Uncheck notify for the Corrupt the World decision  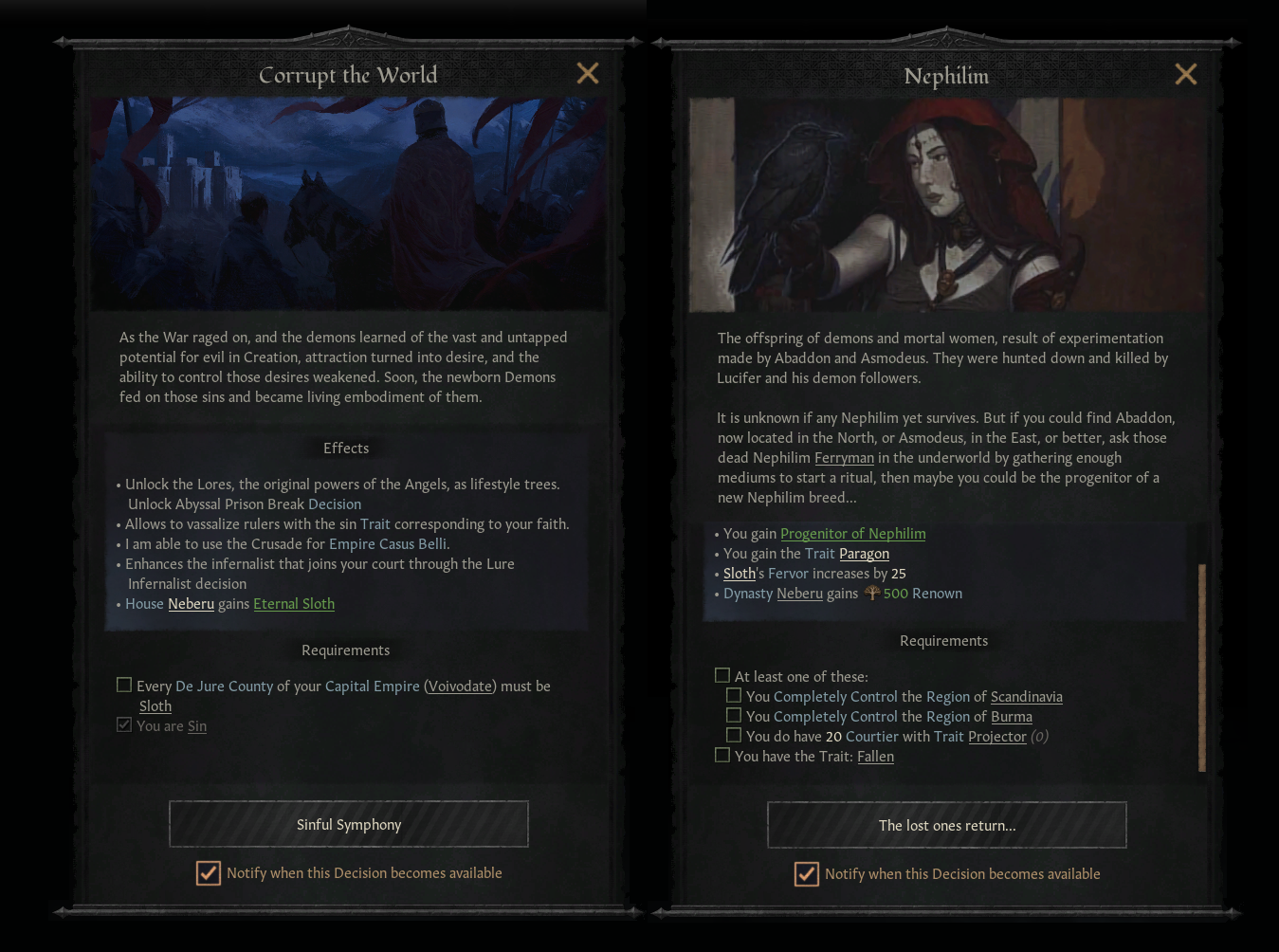tap(208, 873)
